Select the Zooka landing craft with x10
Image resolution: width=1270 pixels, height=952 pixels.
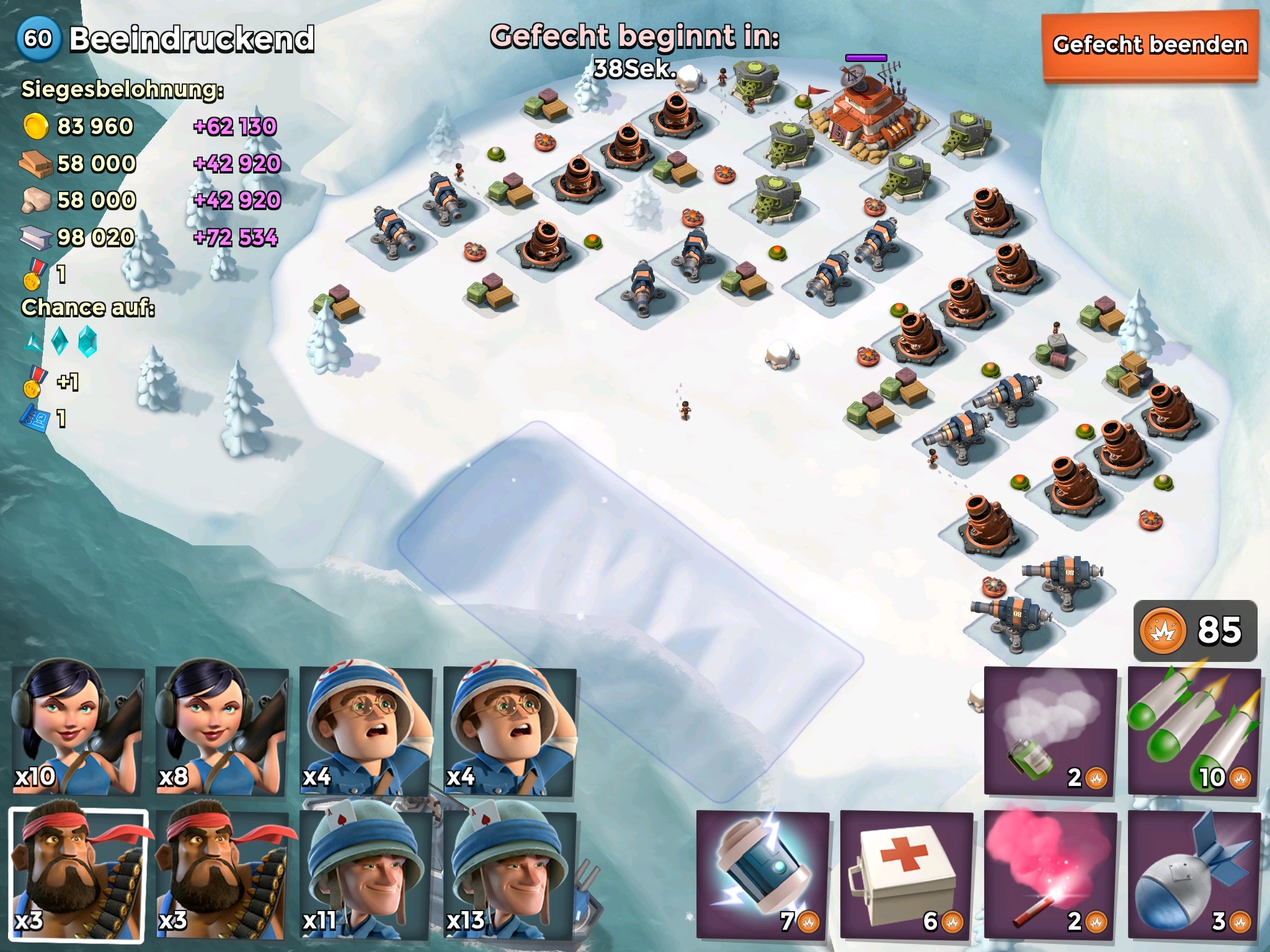tap(78, 731)
